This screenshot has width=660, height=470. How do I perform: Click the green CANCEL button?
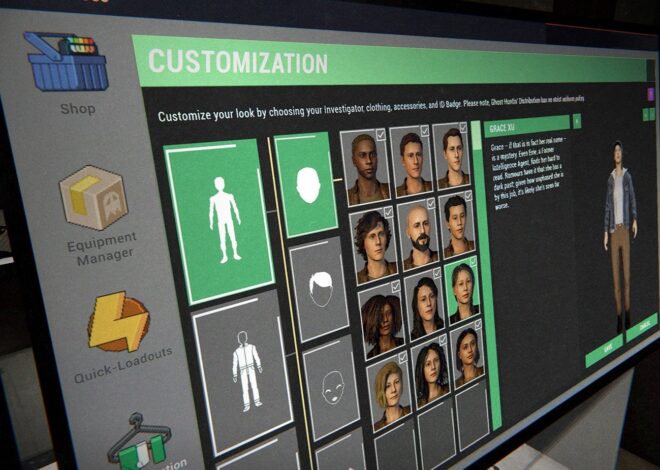coord(641,327)
